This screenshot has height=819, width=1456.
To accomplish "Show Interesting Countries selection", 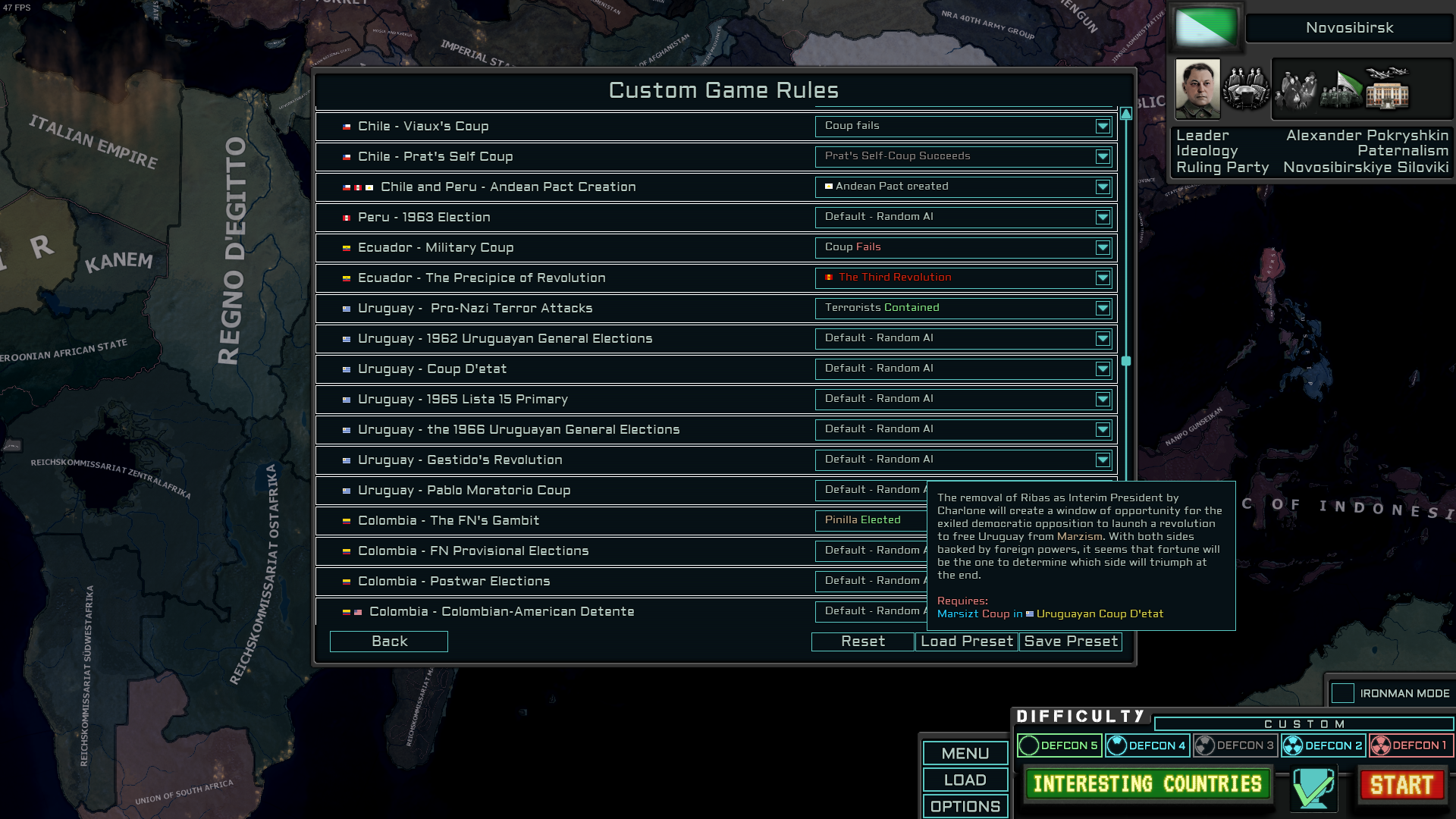I will (x=1147, y=784).
